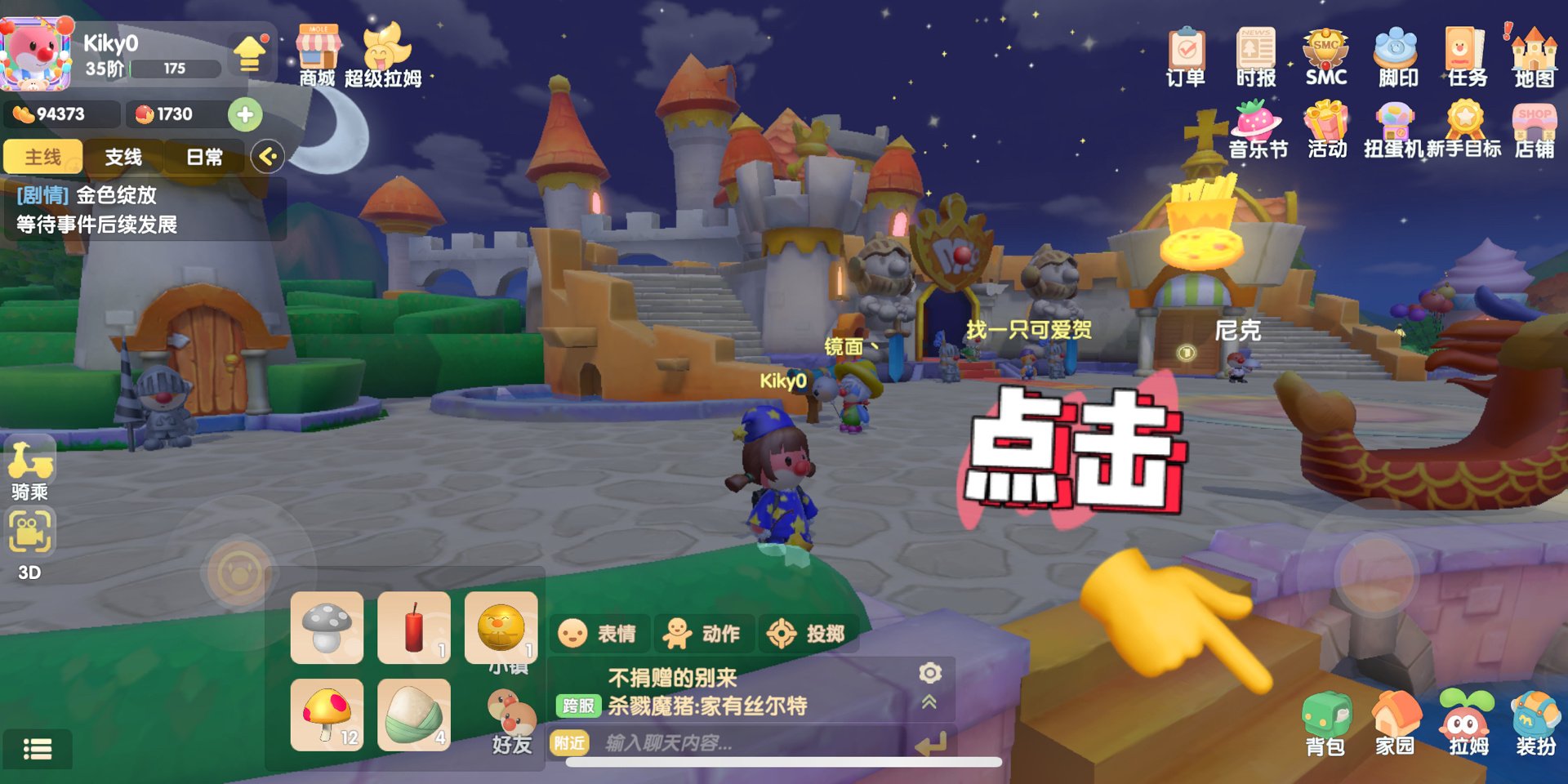Open the 表情 emote menu
This screenshot has width=1568, height=784.
pos(597,634)
